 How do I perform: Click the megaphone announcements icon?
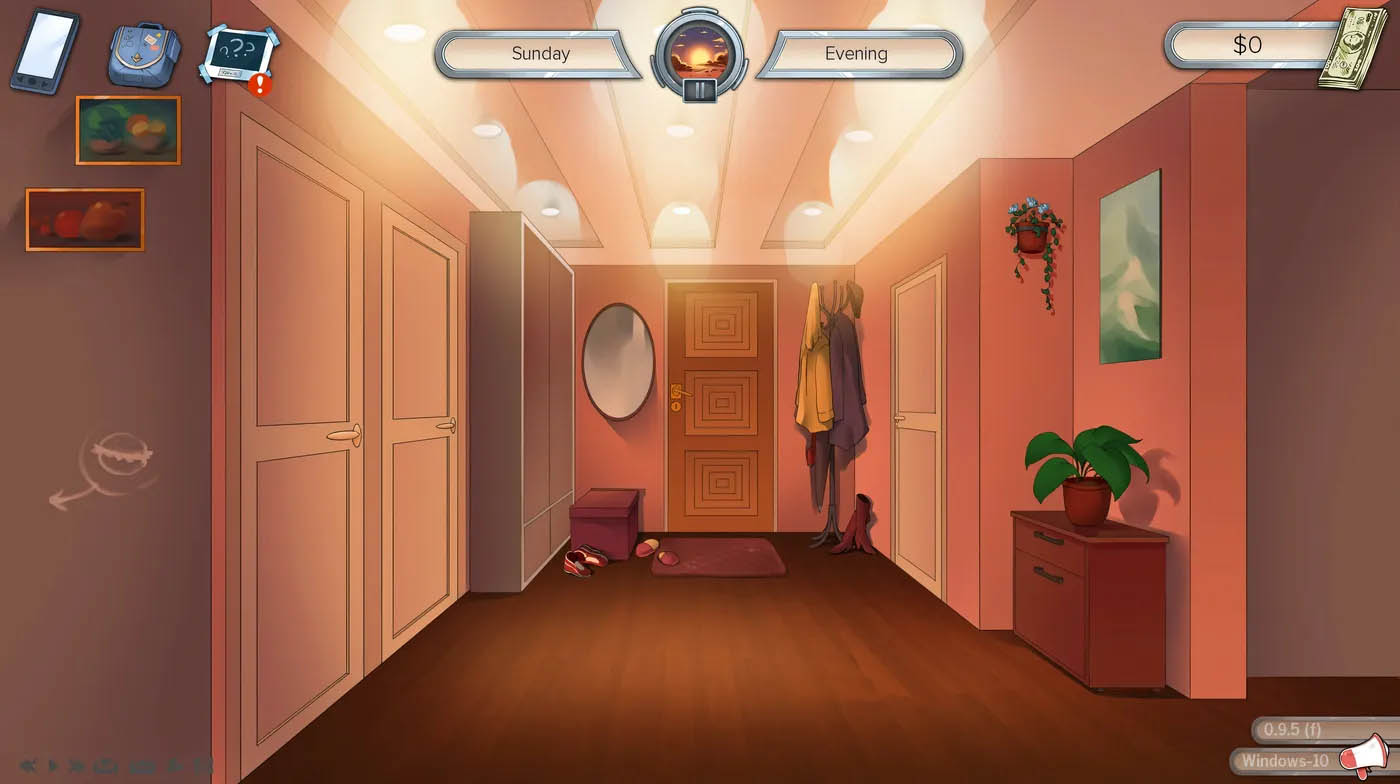[x=1364, y=757]
